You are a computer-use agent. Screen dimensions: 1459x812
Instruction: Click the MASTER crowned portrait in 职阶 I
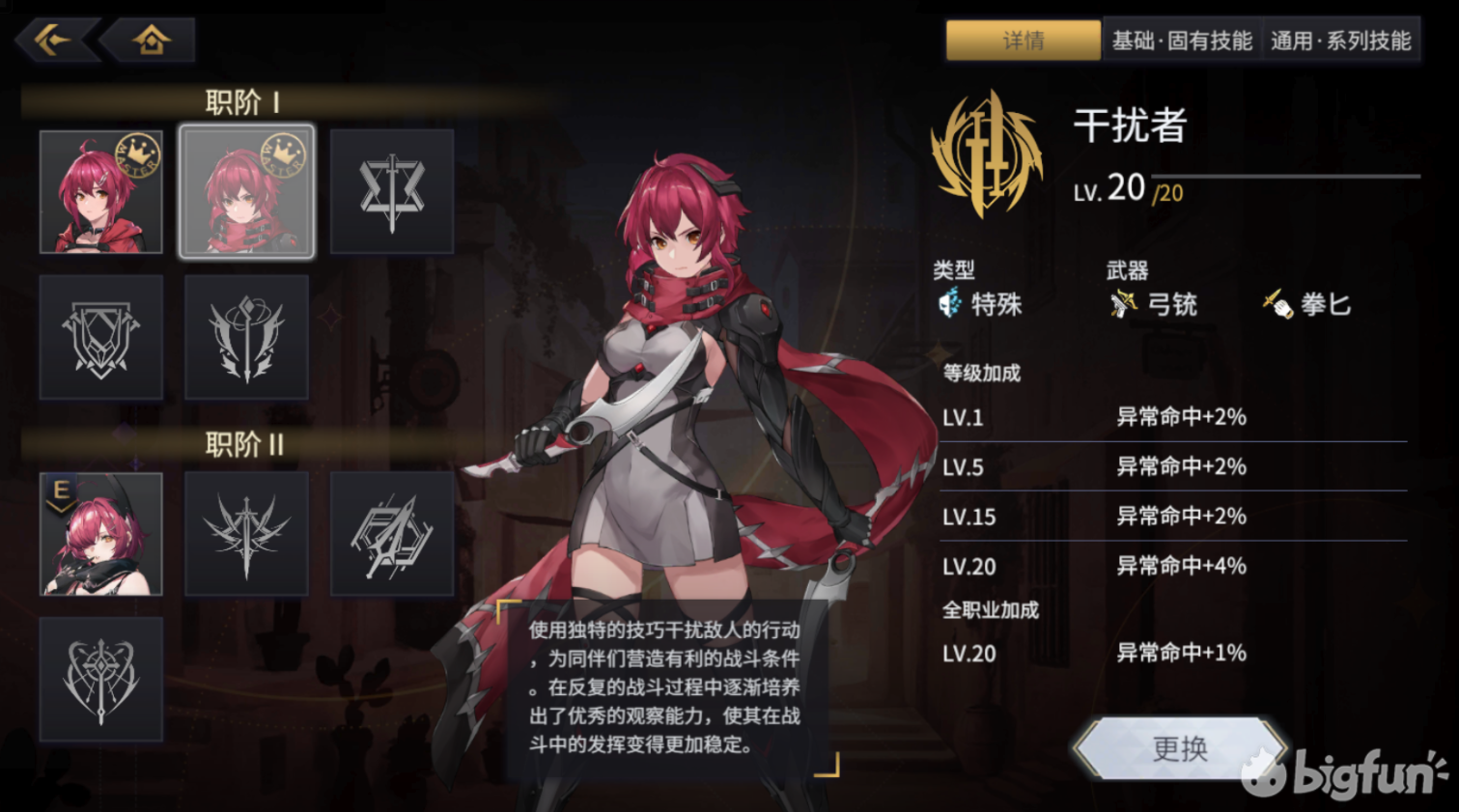pyautogui.click(x=101, y=190)
